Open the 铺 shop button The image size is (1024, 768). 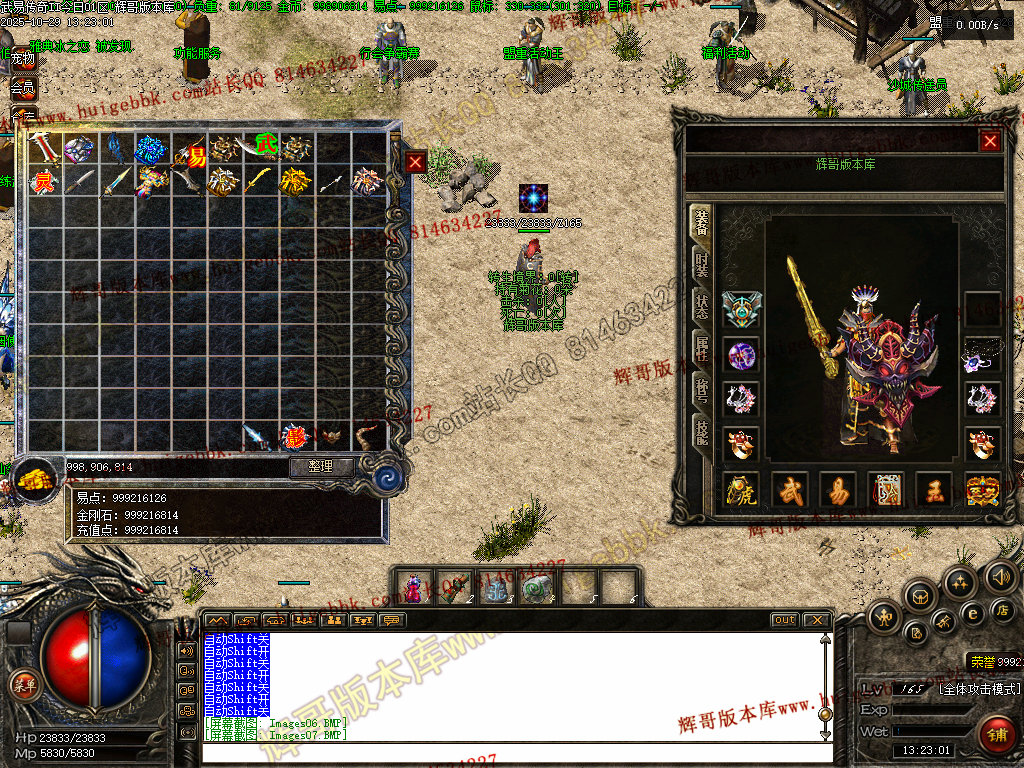(996, 735)
